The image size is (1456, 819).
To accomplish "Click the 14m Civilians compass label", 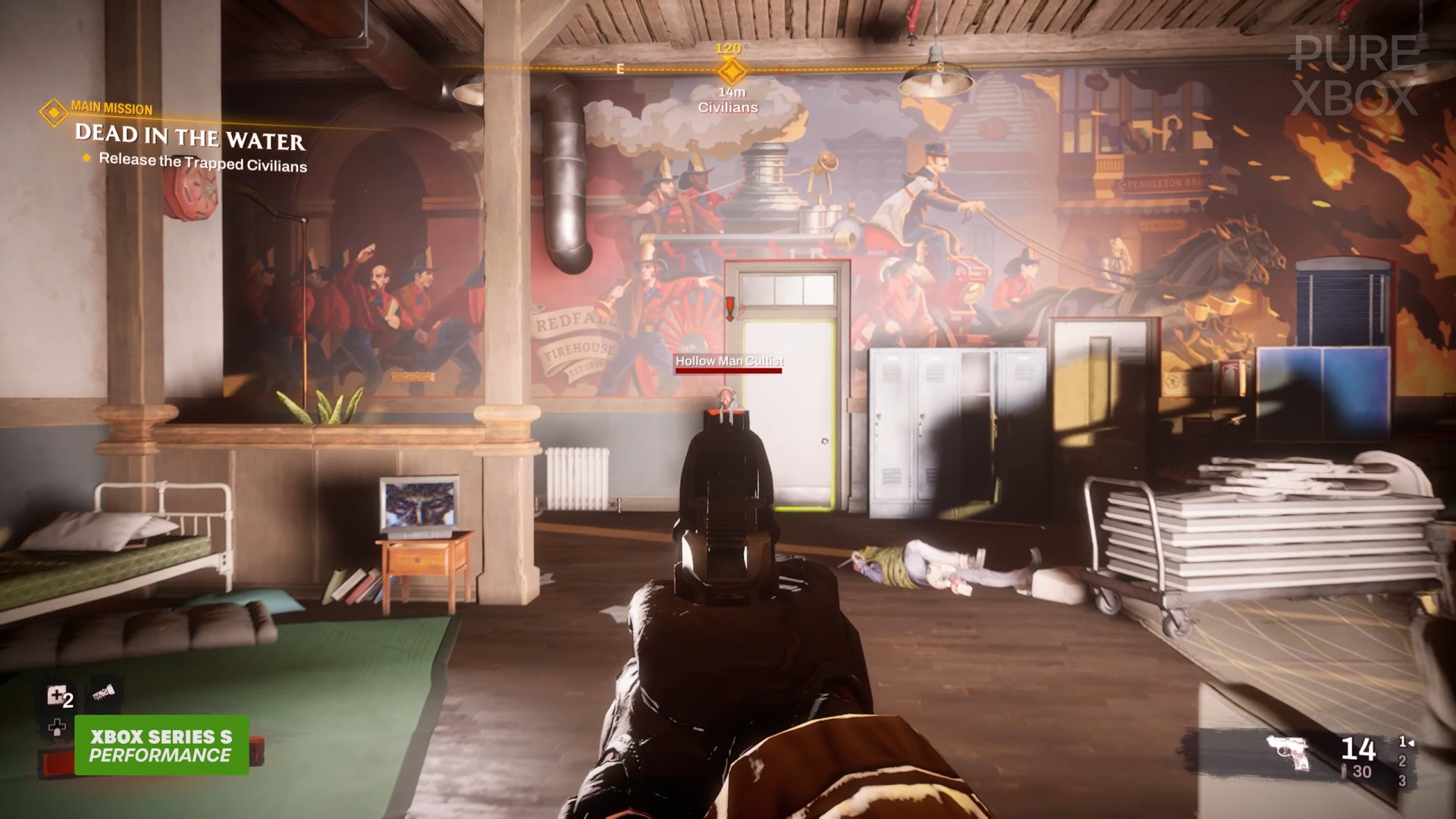I will click(728, 99).
